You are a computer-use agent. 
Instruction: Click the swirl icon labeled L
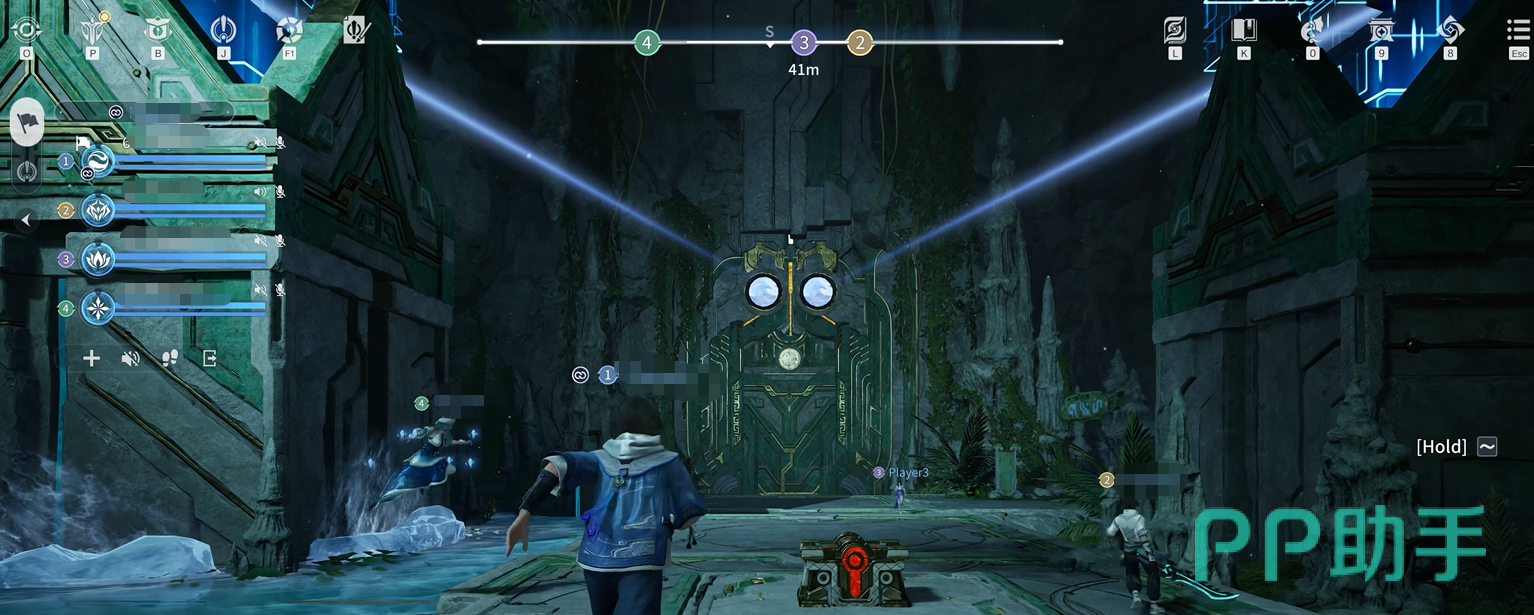pyautogui.click(x=1175, y=30)
